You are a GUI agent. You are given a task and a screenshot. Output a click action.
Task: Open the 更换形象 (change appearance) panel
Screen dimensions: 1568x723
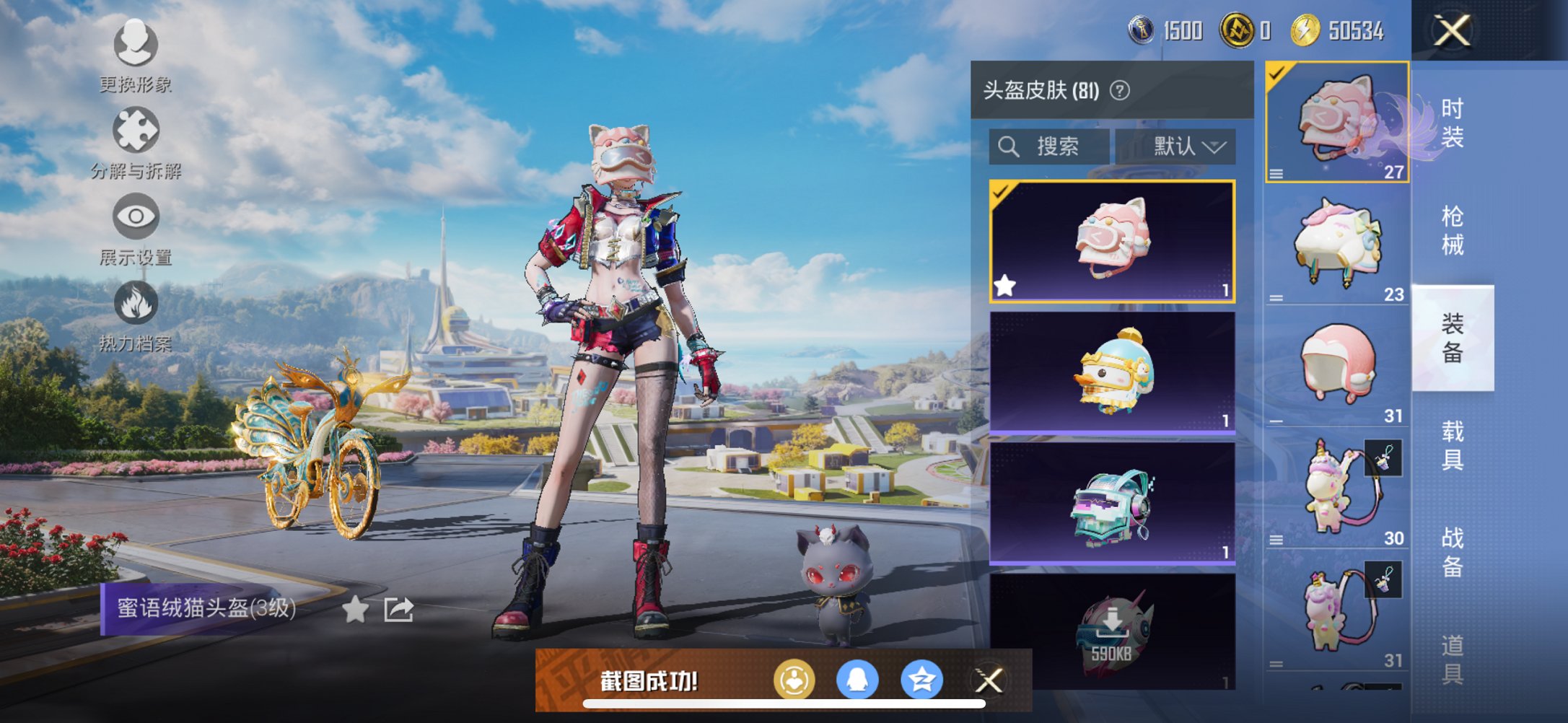135,45
